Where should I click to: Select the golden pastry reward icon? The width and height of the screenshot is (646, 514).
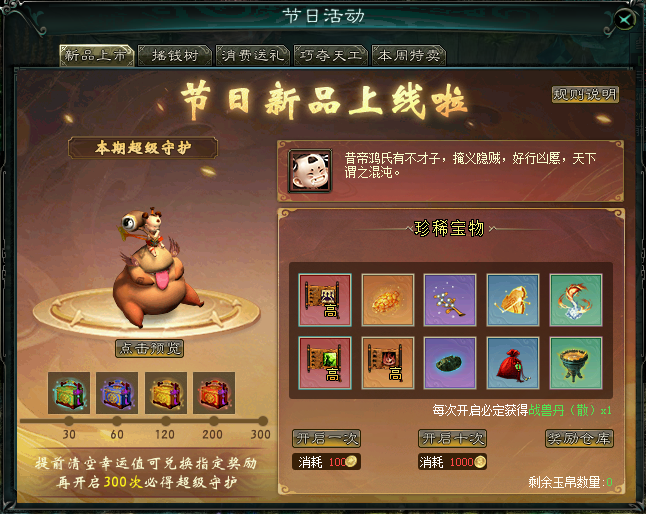(387, 300)
